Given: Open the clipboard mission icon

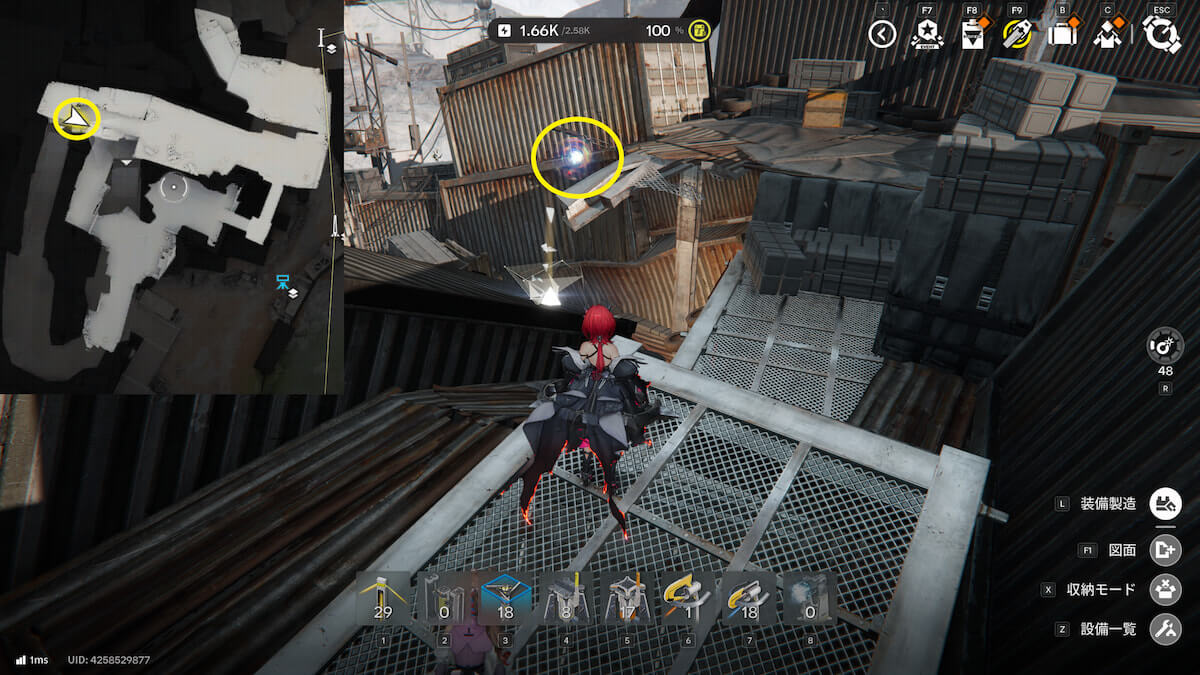Looking at the screenshot, I should pyautogui.click(x=970, y=35).
